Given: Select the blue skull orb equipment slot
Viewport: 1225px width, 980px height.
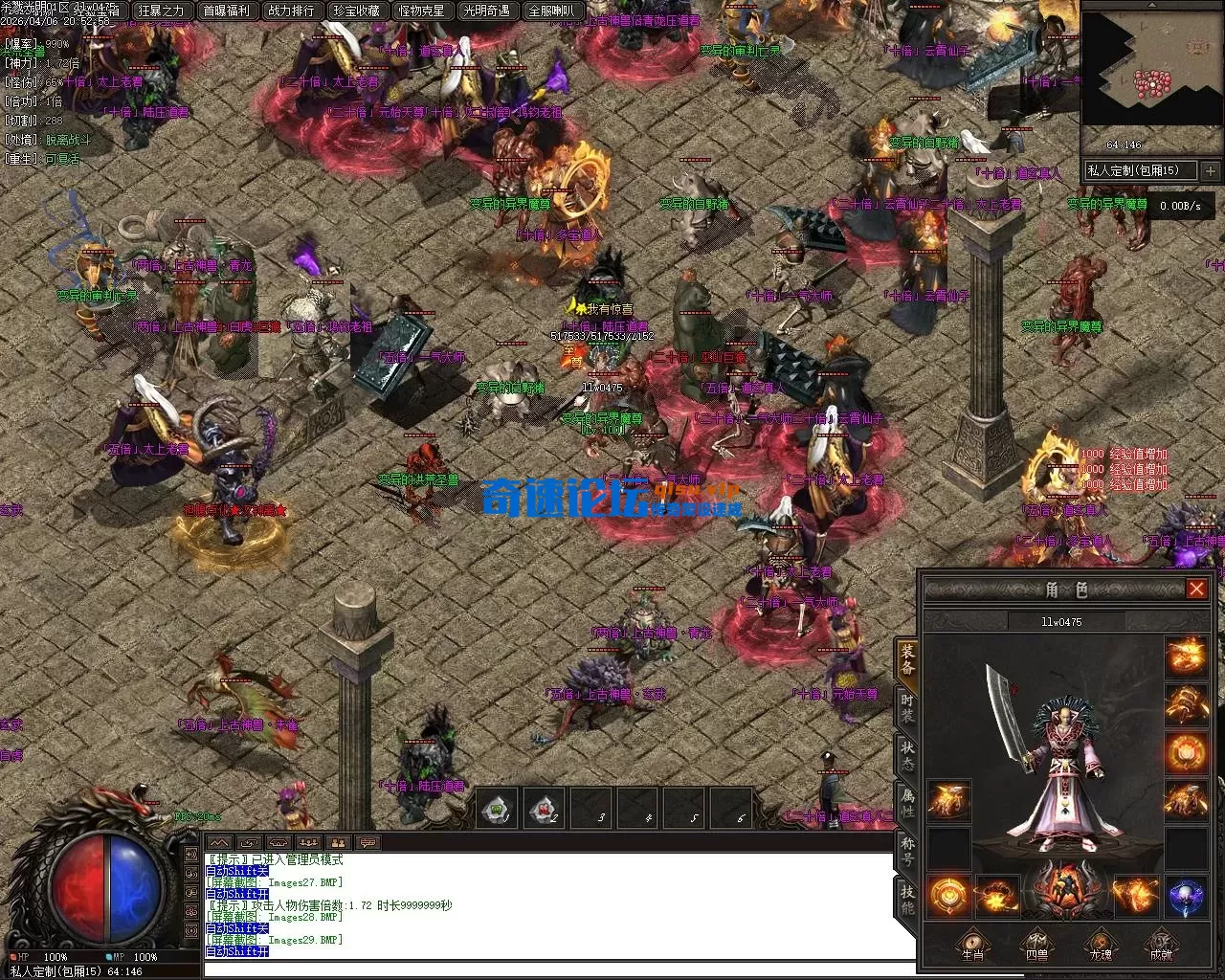Looking at the screenshot, I should pyautogui.click(x=1186, y=896).
